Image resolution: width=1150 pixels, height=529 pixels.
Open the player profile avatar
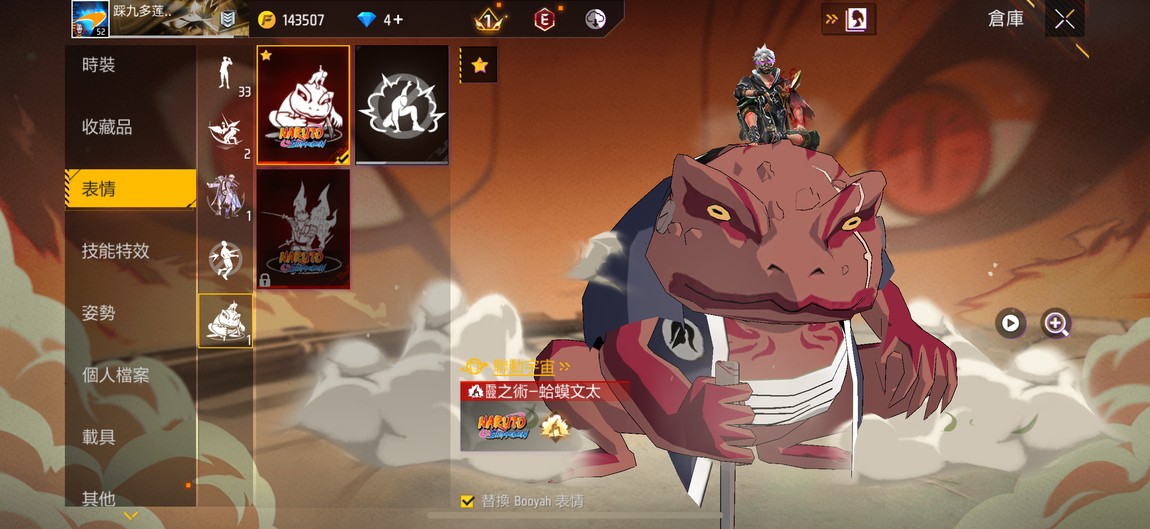coord(90,18)
